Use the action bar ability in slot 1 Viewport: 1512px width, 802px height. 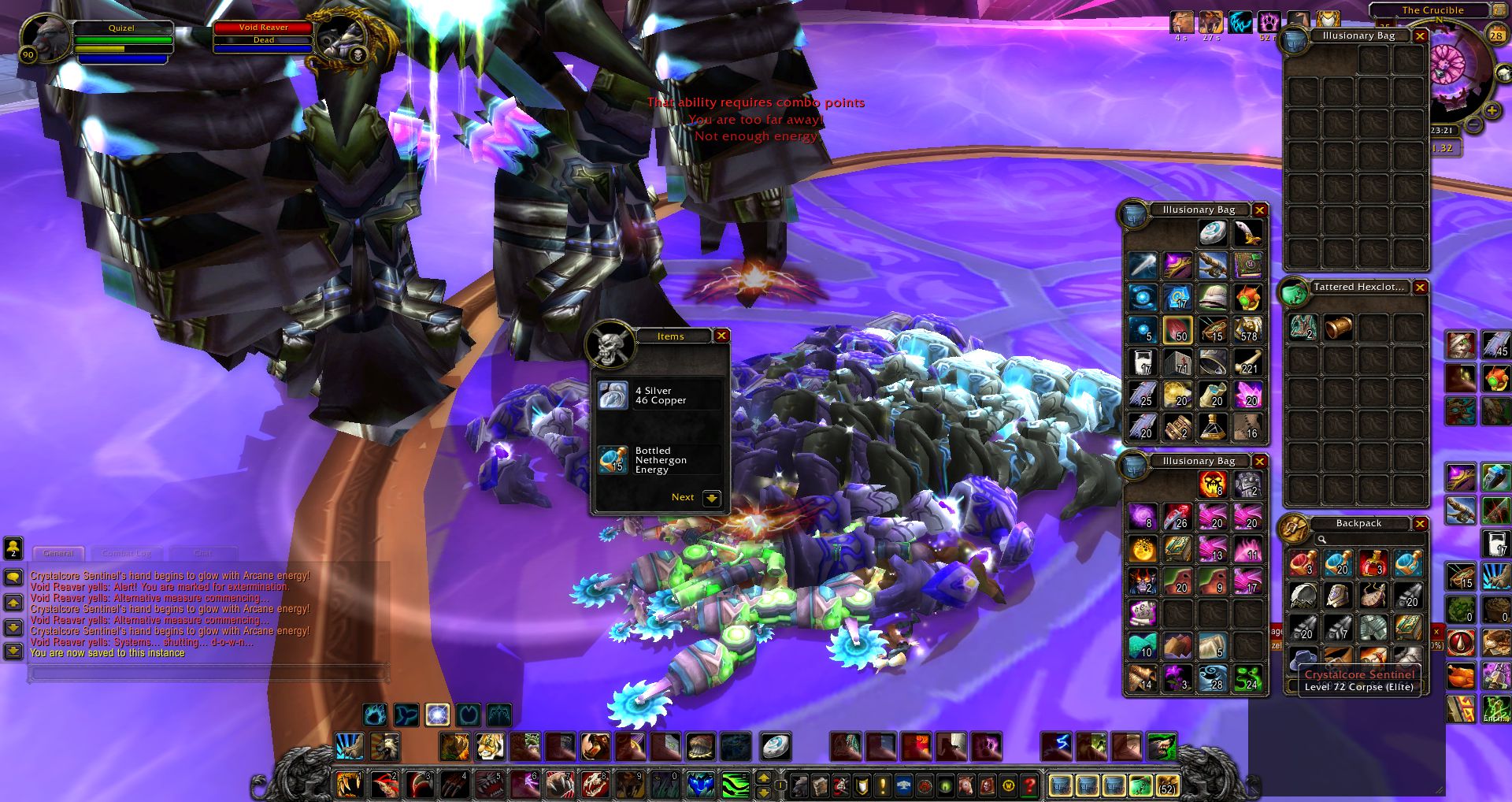tap(348, 785)
